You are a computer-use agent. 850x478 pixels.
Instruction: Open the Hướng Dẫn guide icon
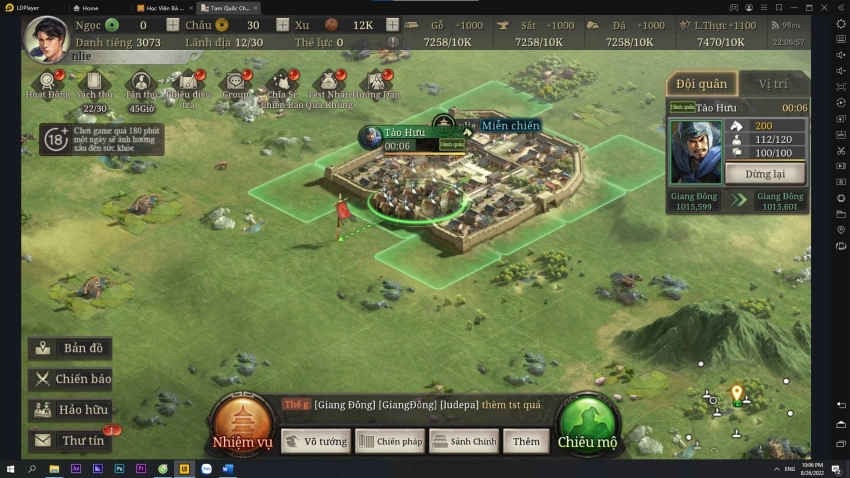(376, 83)
